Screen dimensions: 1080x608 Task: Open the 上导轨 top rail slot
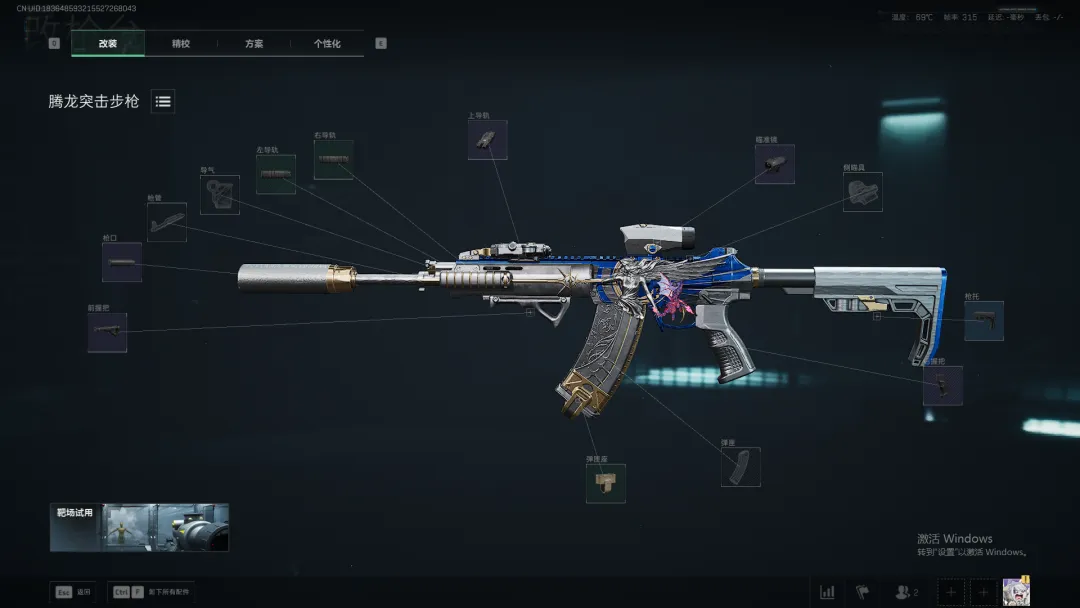pyautogui.click(x=487, y=140)
